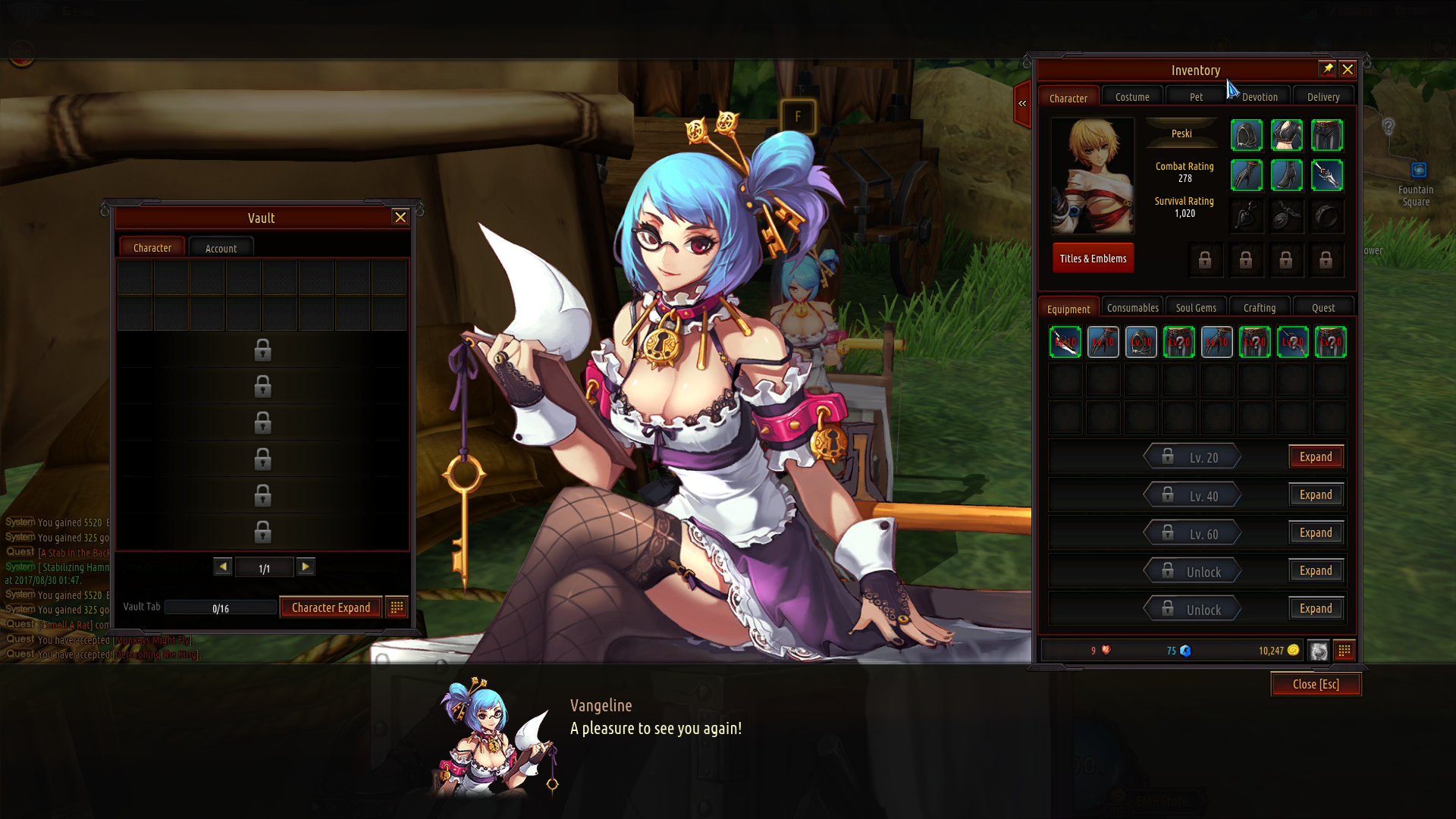Switch to Soul Gems bag tab
This screenshot has height=819, width=1456.
point(1196,308)
